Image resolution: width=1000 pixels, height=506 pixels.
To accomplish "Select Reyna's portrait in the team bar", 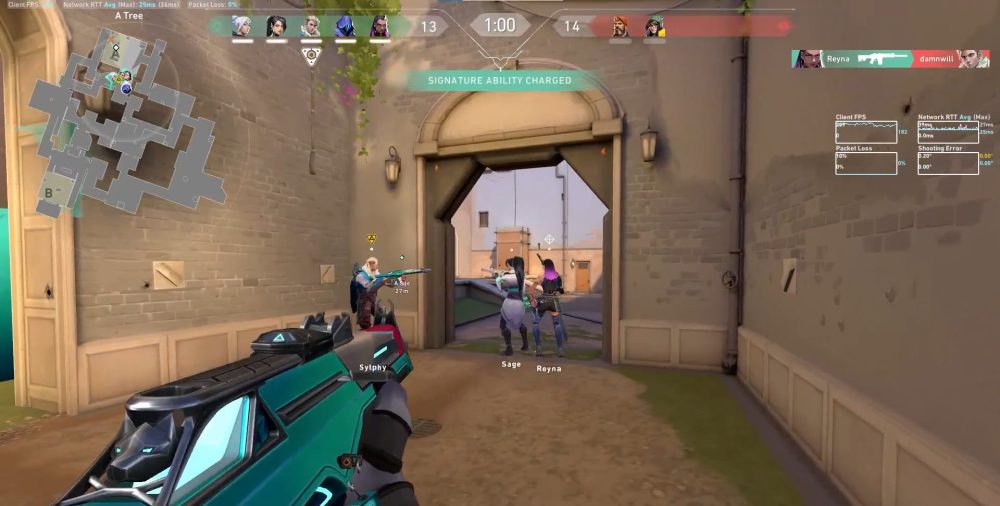I will 380,26.
